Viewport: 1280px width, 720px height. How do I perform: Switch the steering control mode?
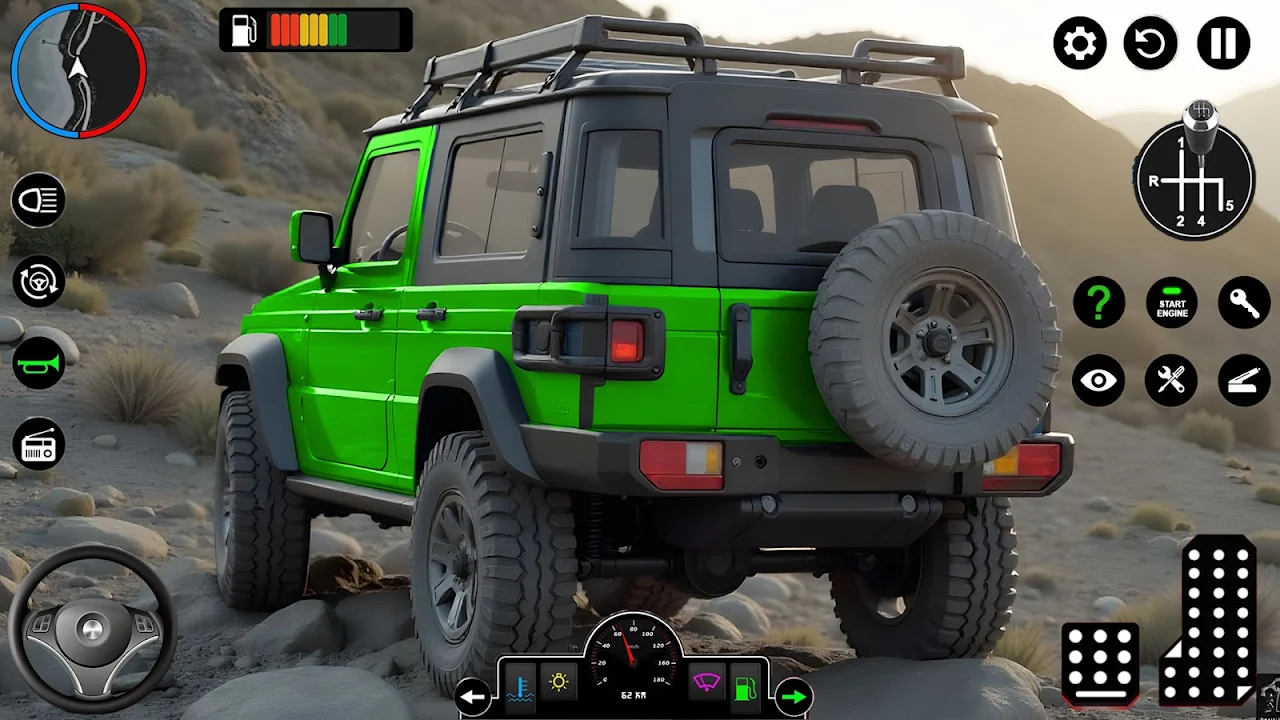pyautogui.click(x=39, y=281)
